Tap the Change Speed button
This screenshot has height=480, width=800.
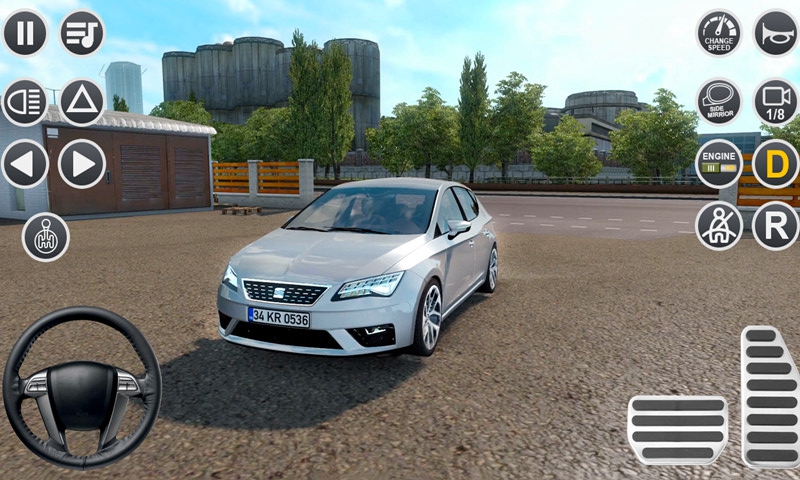pos(720,33)
